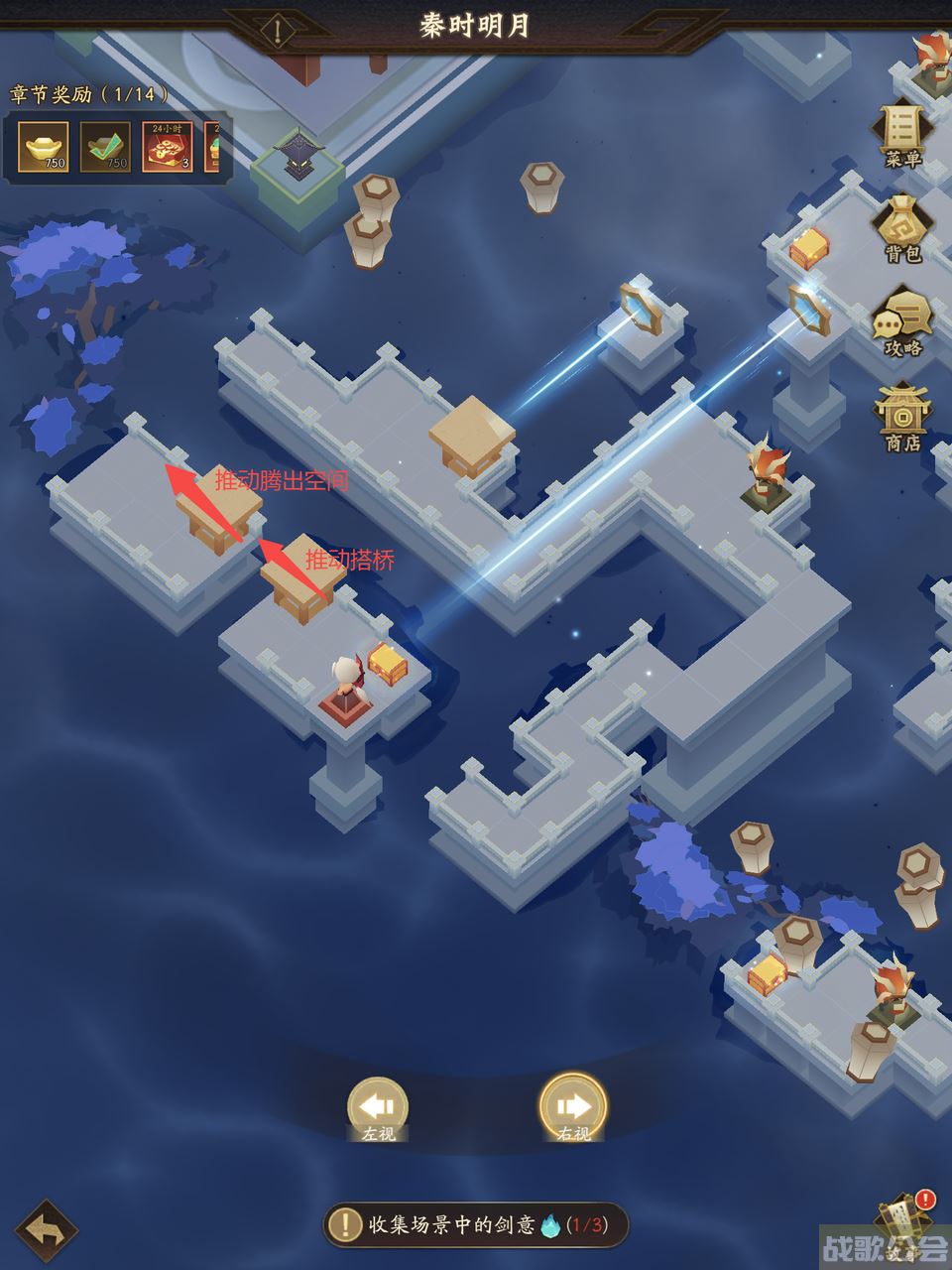Enter the 商店 shop

(x=902, y=418)
